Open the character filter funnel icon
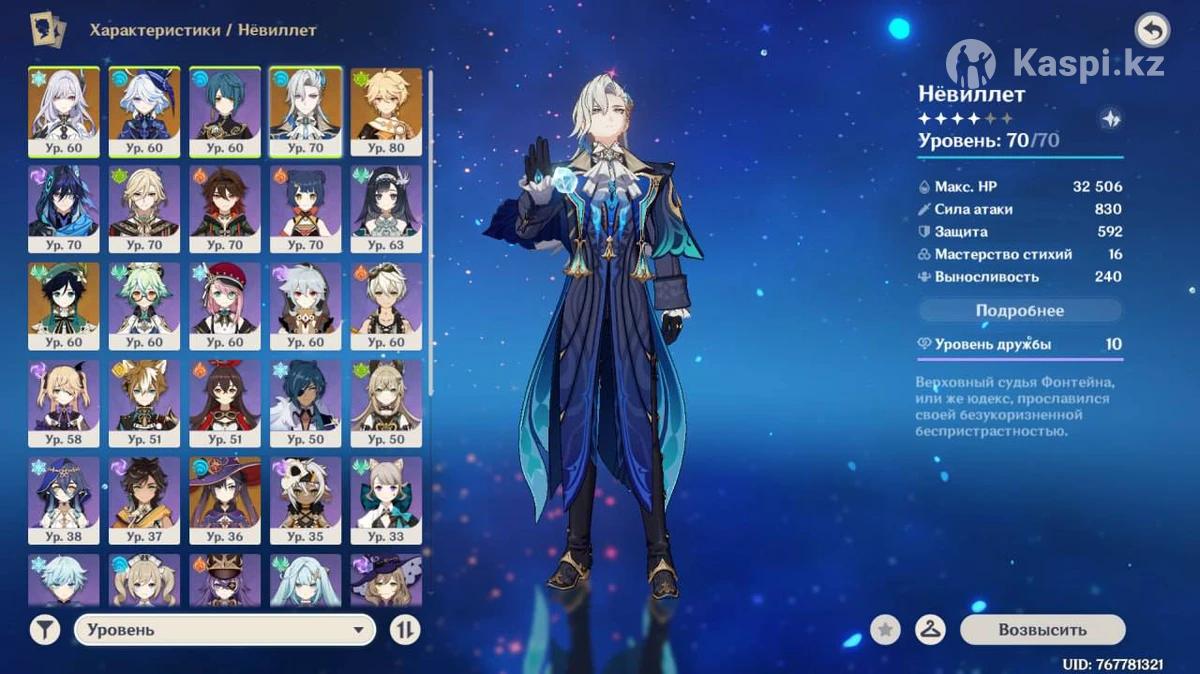 (44, 630)
